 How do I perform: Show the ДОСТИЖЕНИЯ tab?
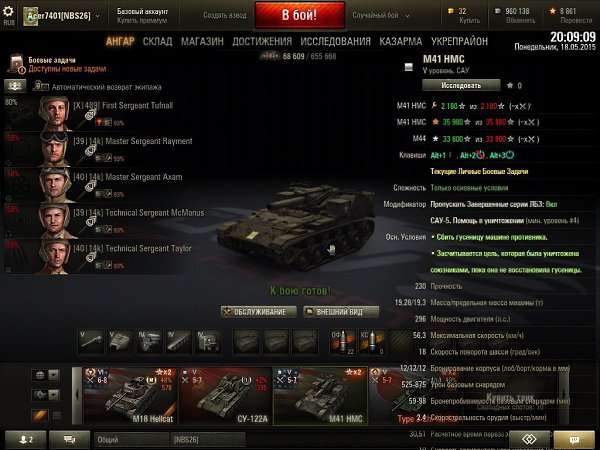pos(261,42)
